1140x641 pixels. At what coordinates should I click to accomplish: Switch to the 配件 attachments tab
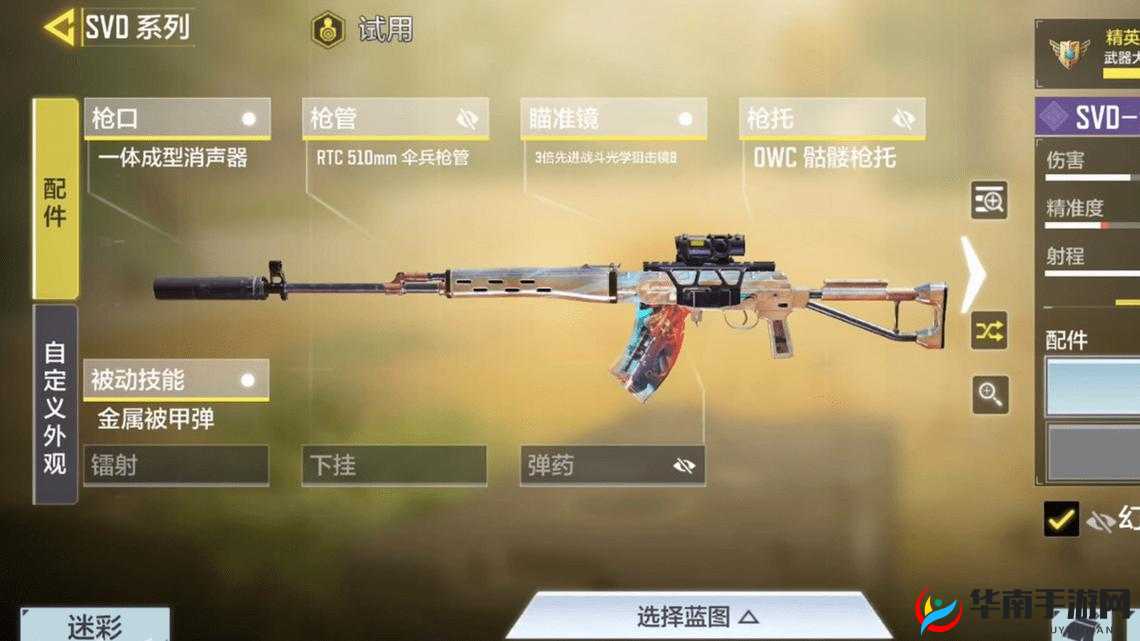(x=56, y=200)
